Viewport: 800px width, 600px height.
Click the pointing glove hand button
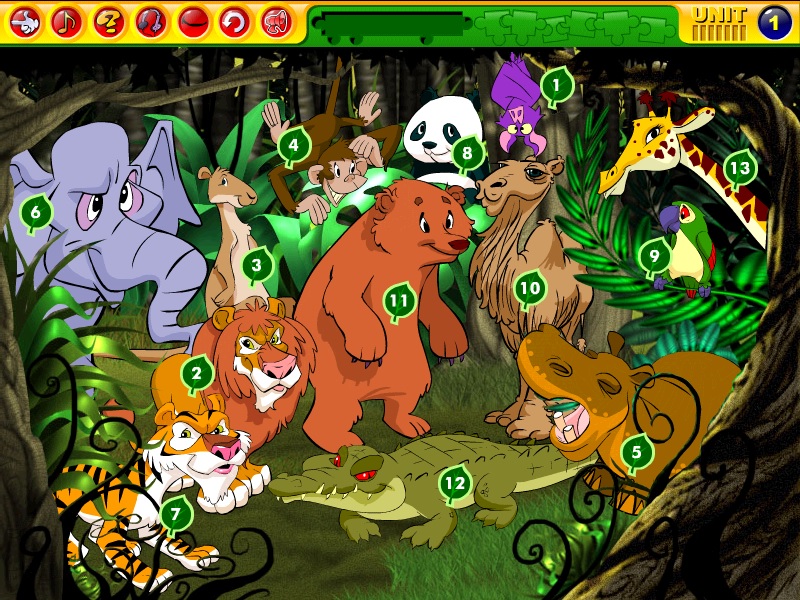(x=25, y=21)
